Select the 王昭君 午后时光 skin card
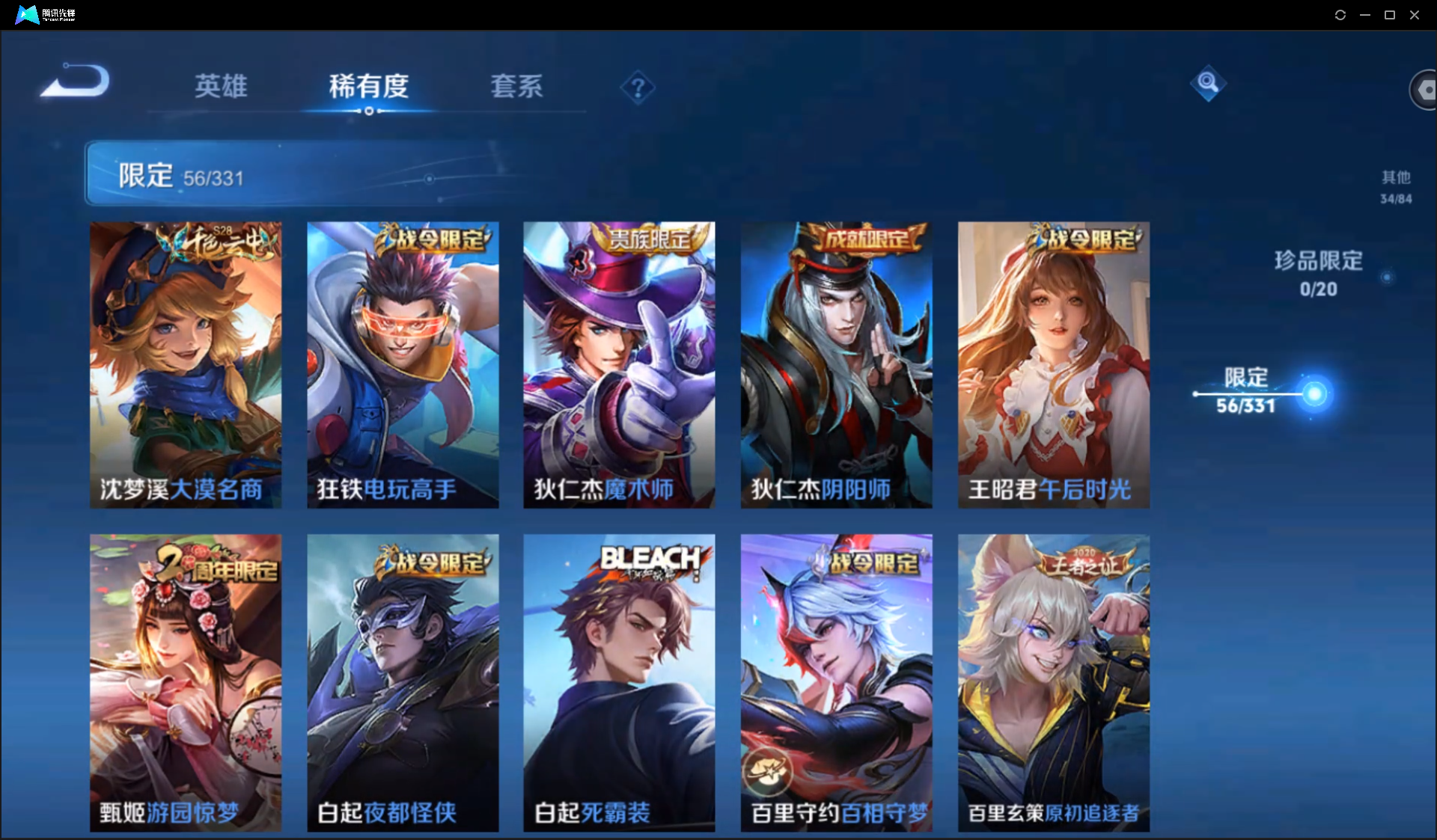Viewport: 1437px width, 840px height. point(1053,364)
